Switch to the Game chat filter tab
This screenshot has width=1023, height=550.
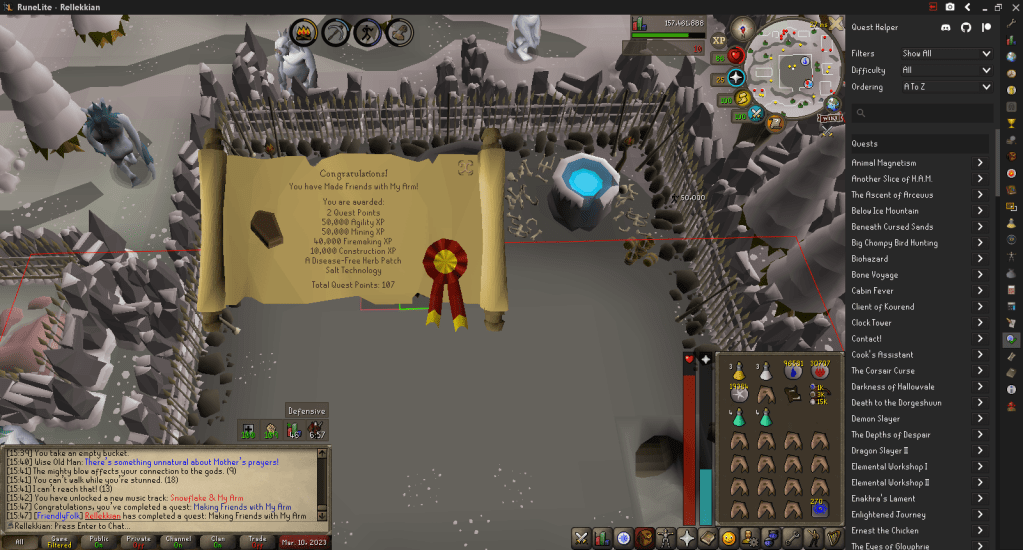pyautogui.click(x=61, y=541)
